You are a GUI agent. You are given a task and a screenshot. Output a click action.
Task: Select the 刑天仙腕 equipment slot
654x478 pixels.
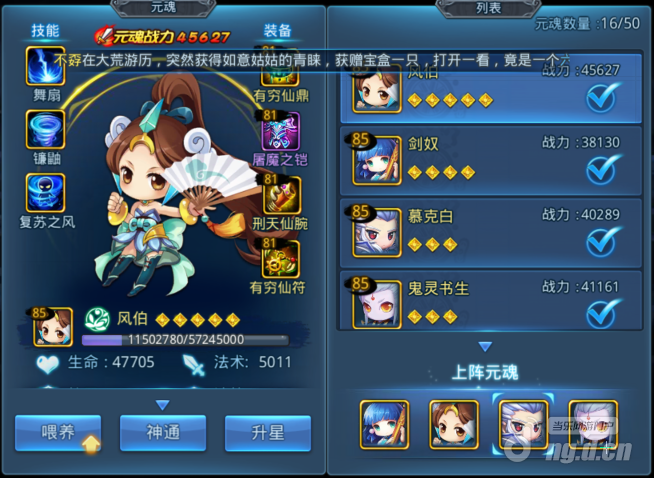(280, 193)
